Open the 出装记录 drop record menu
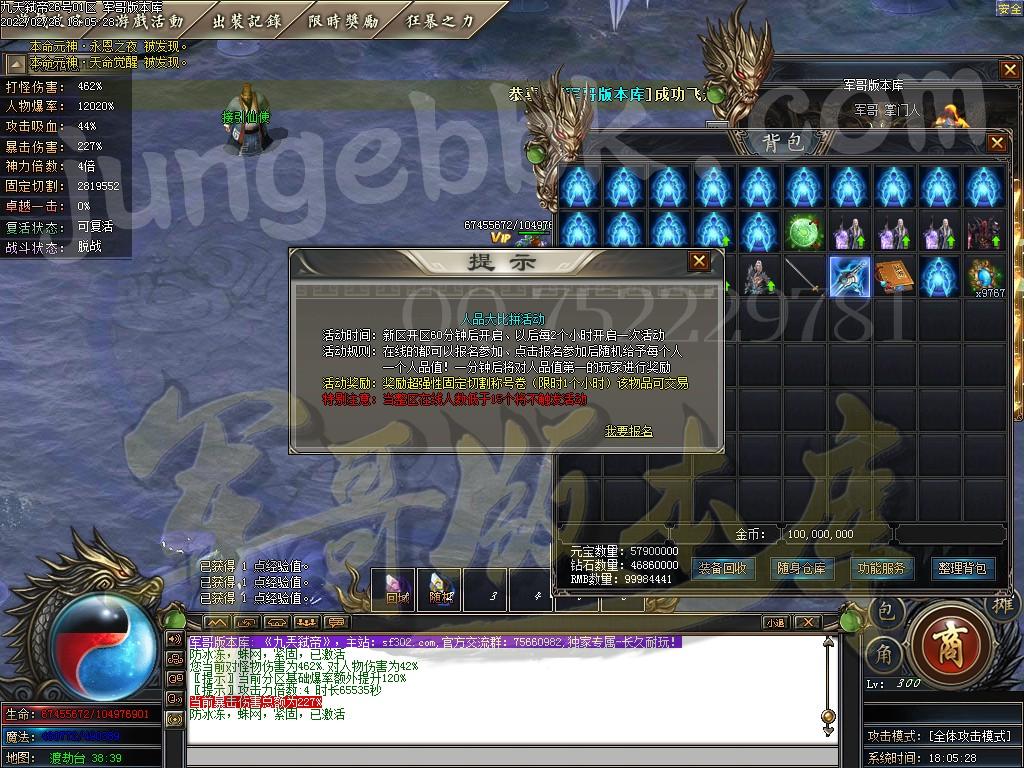Screen dimensions: 1024x768 point(246,20)
